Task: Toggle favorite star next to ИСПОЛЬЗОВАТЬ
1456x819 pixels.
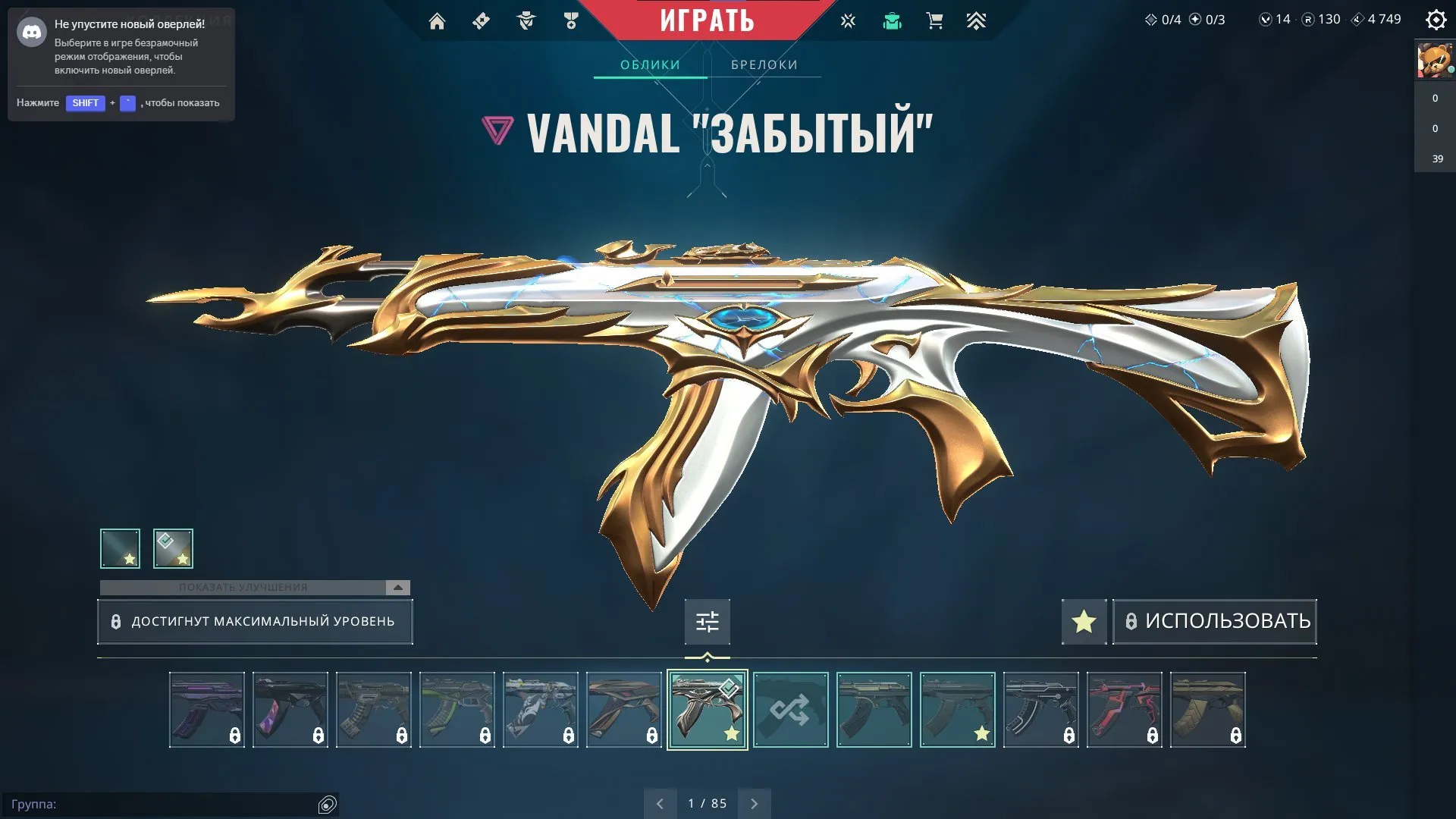Action: click(x=1083, y=621)
